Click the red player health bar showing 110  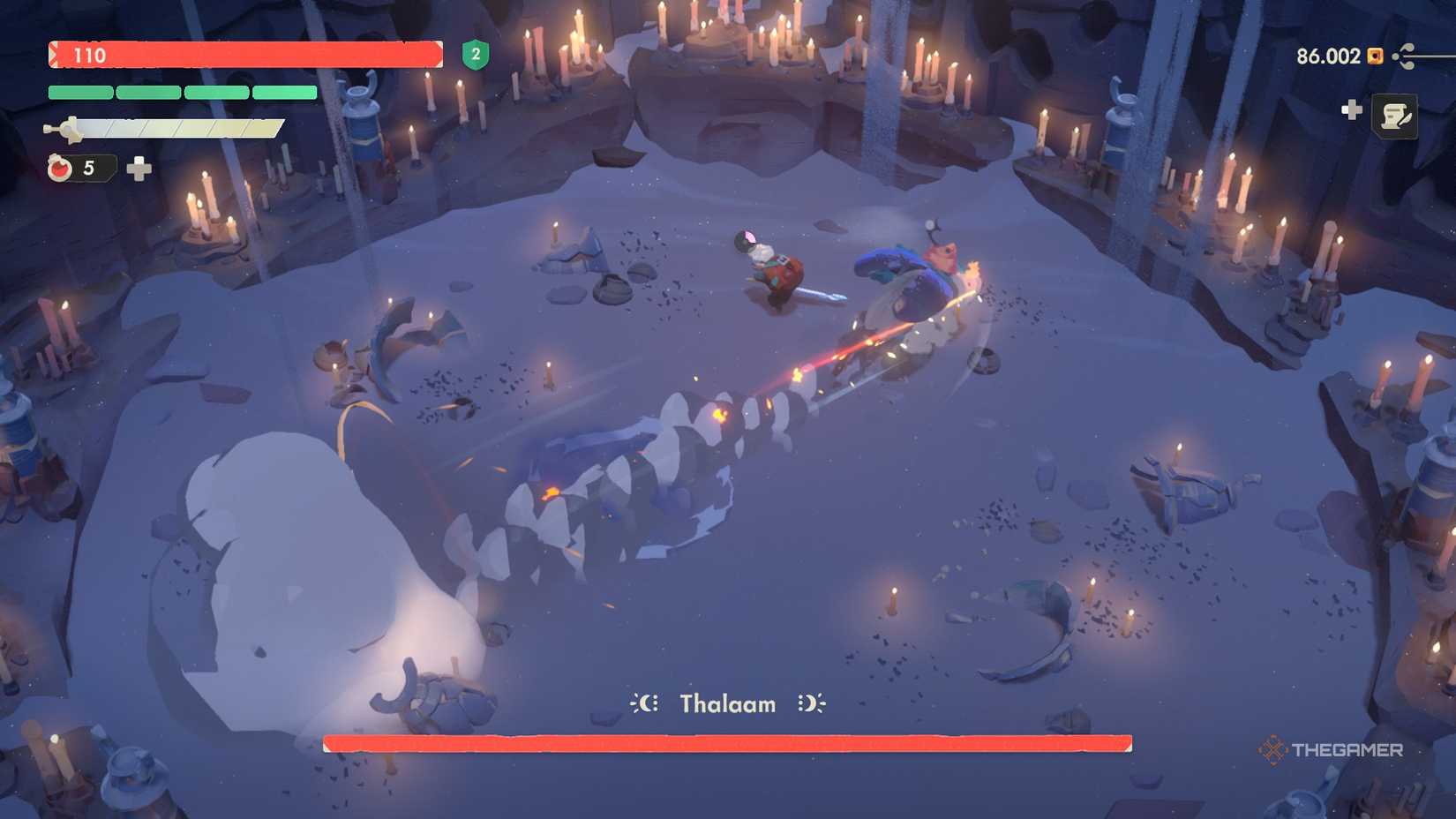[x=247, y=56]
